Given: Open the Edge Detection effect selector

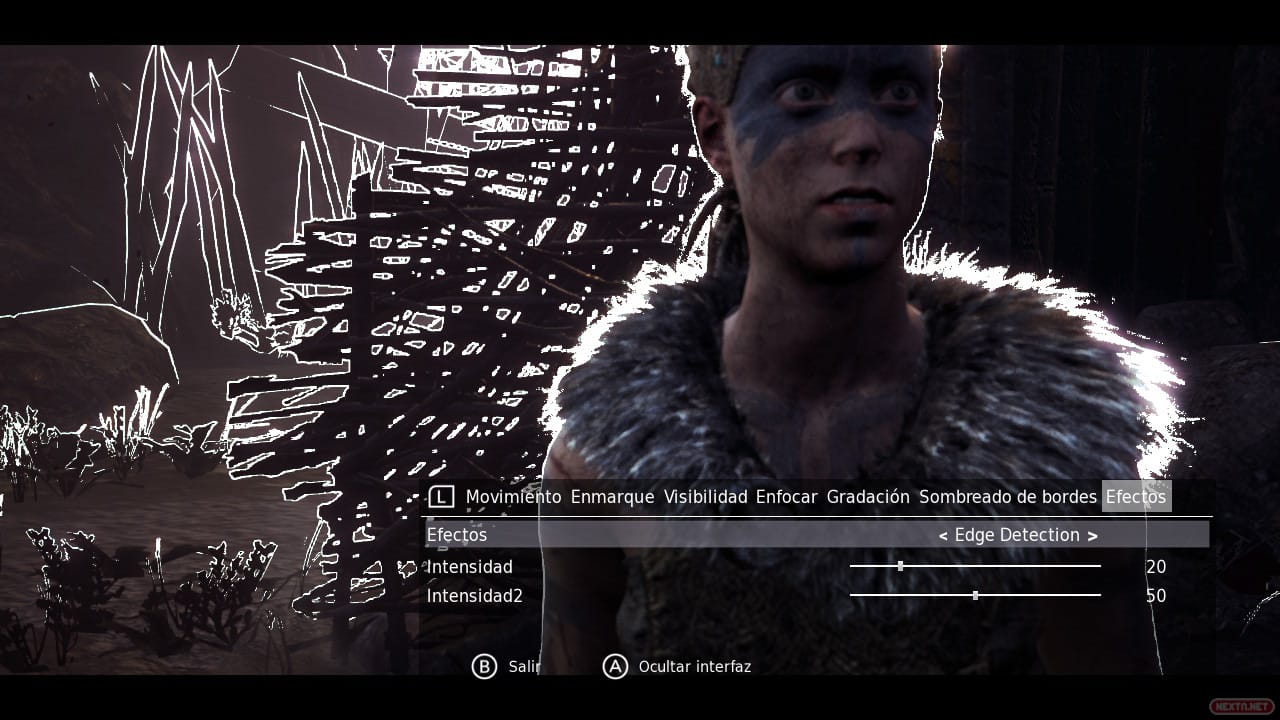Looking at the screenshot, I should [x=1020, y=535].
